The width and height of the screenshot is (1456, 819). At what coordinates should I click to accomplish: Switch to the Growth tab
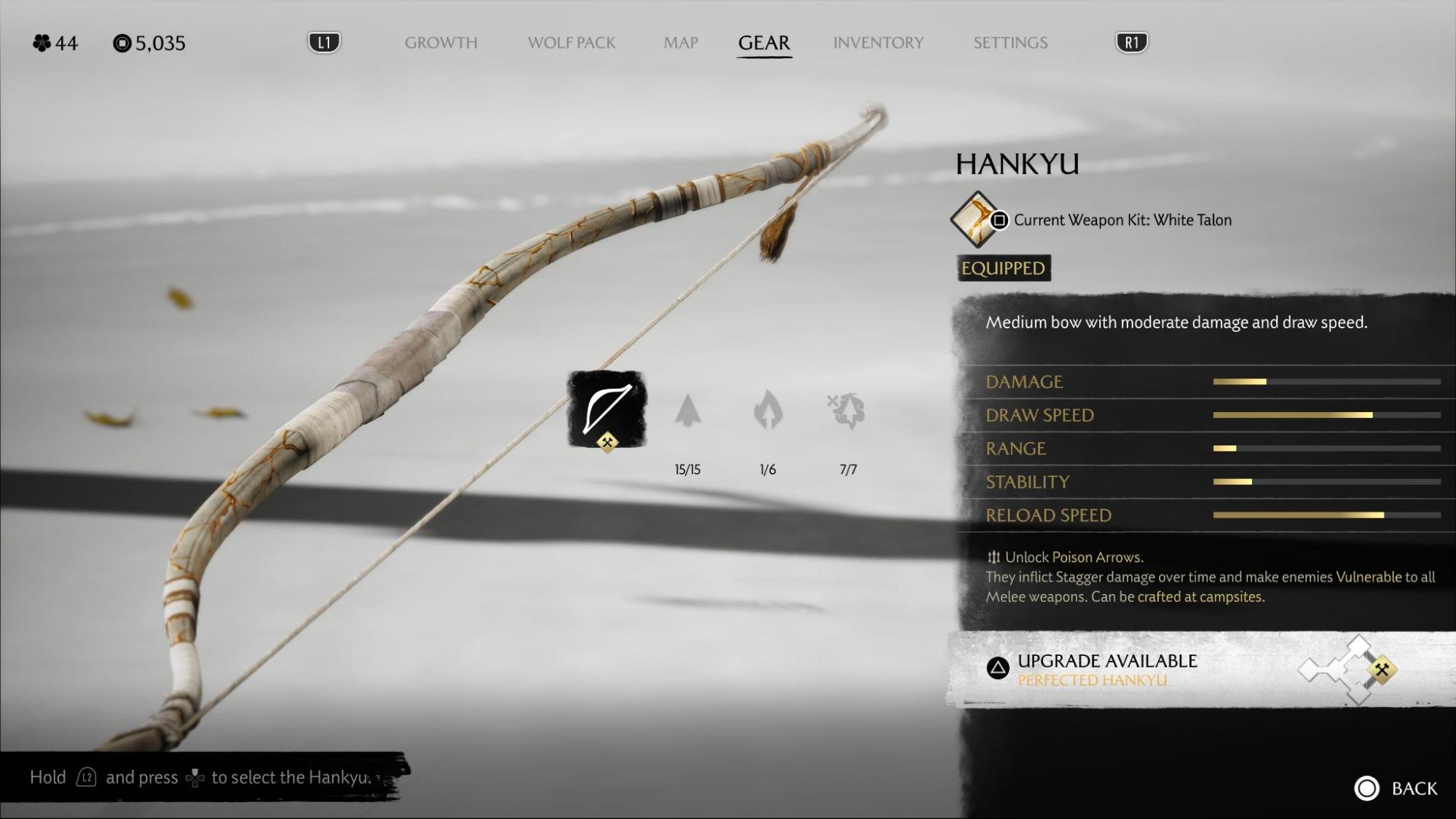pos(441,43)
